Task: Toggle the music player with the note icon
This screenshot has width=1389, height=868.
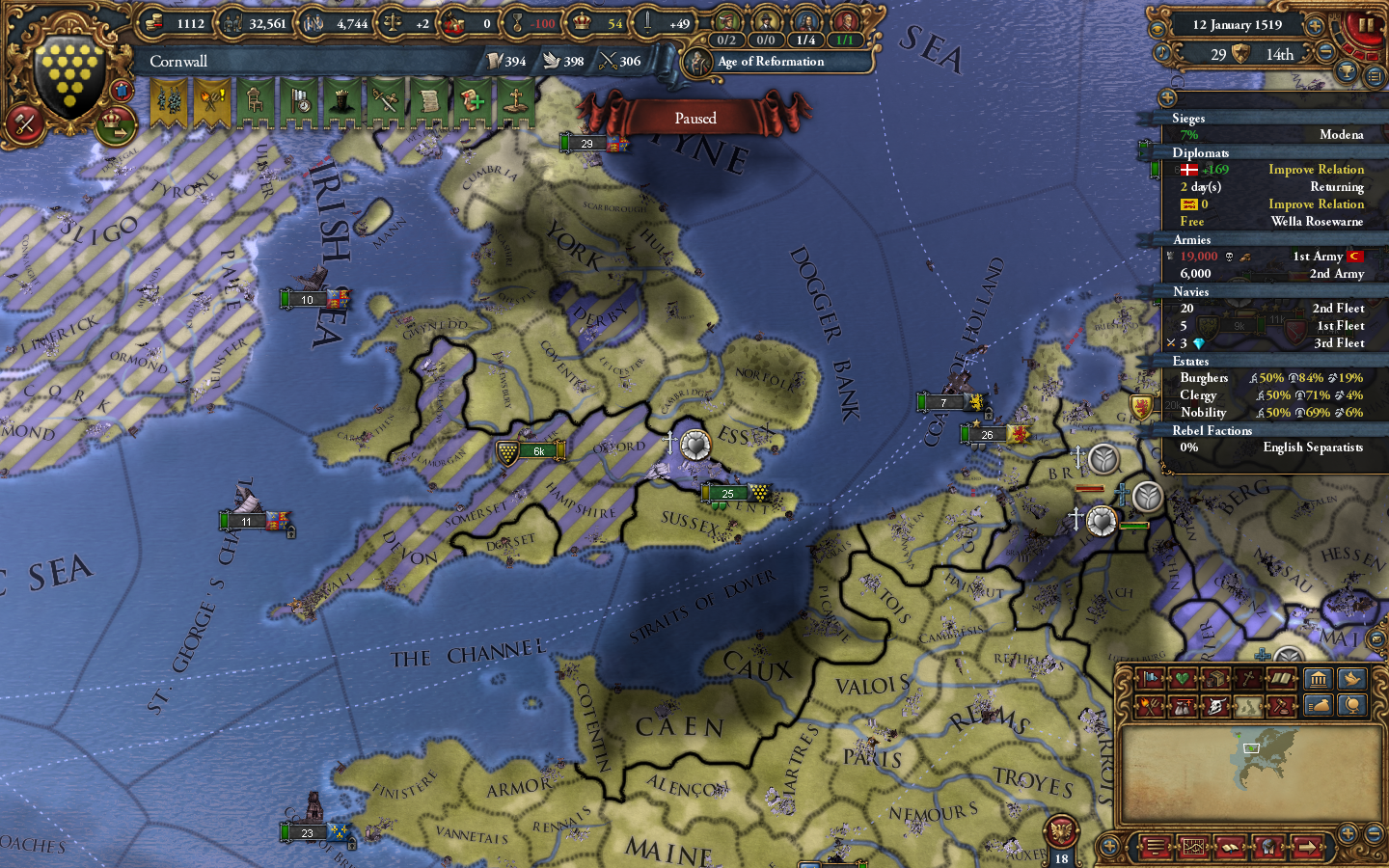Action: tap(1162, 52)
